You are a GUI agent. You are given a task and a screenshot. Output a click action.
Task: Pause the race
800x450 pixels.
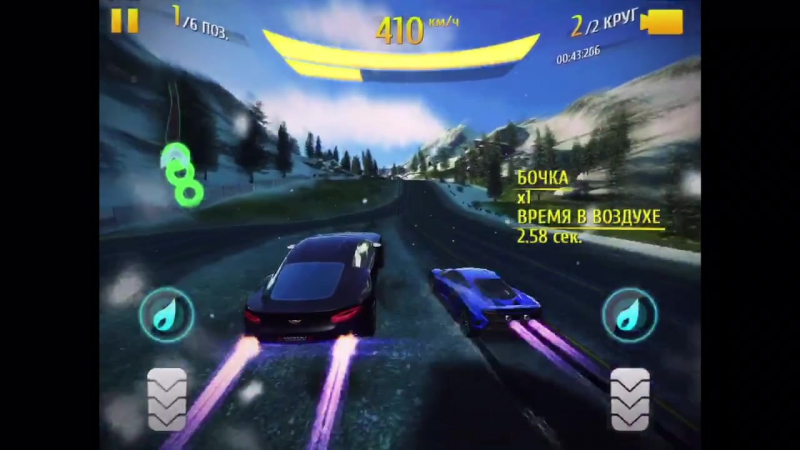[x=125, y=20]
